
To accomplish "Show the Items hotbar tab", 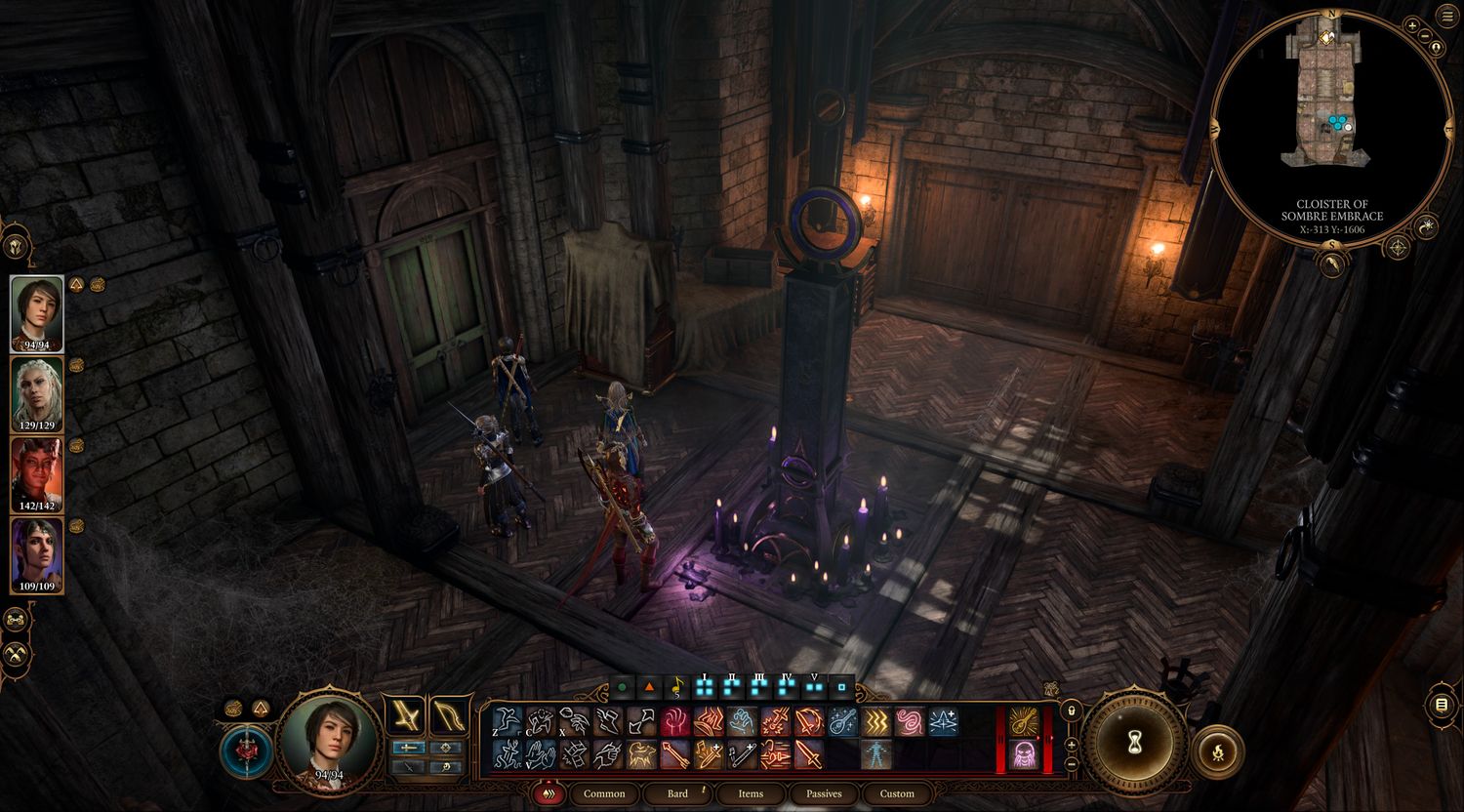I will [x=751, y=793].
